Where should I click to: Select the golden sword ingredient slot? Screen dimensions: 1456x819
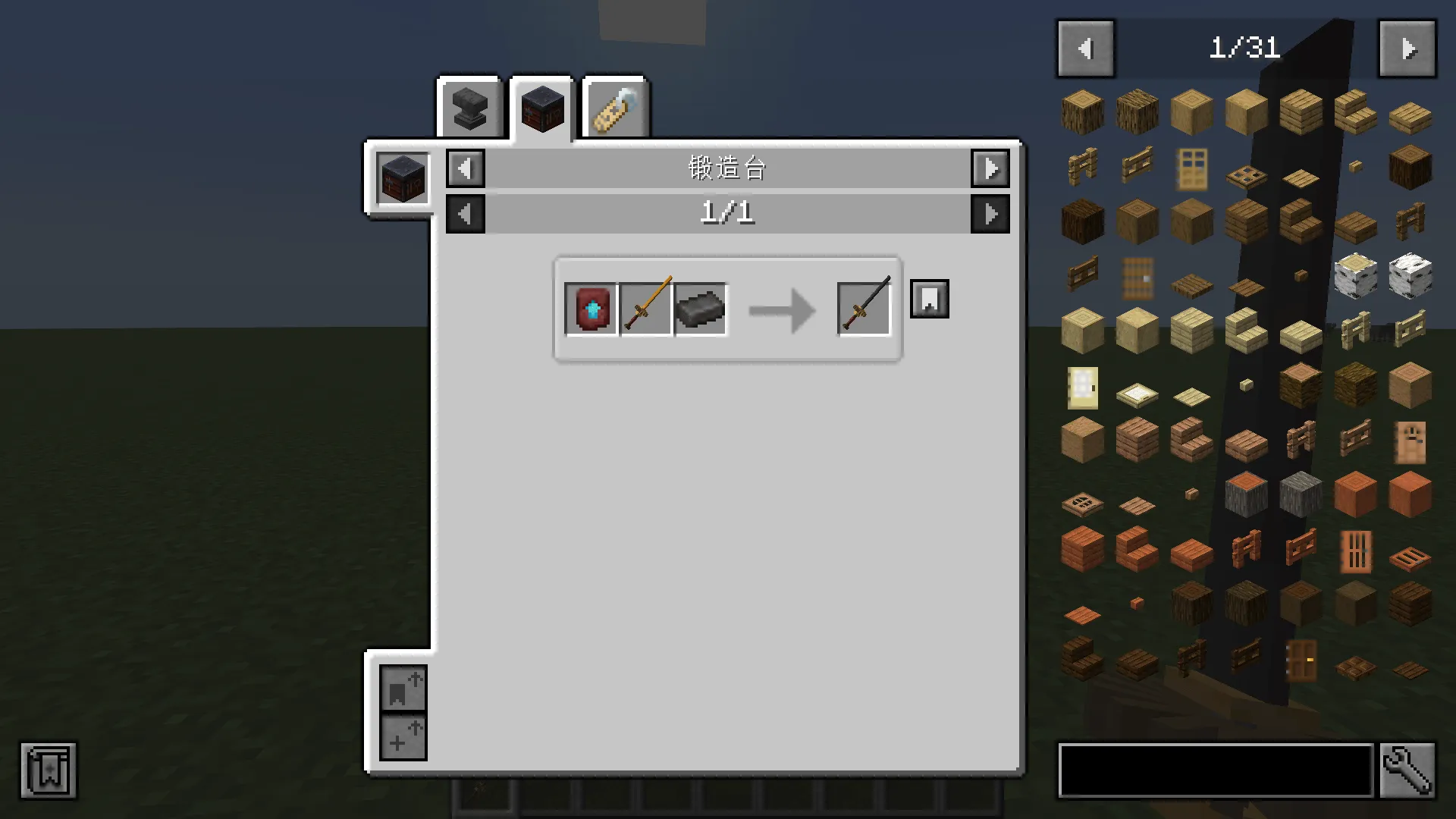pyautogui.click(x=645, y=307)
